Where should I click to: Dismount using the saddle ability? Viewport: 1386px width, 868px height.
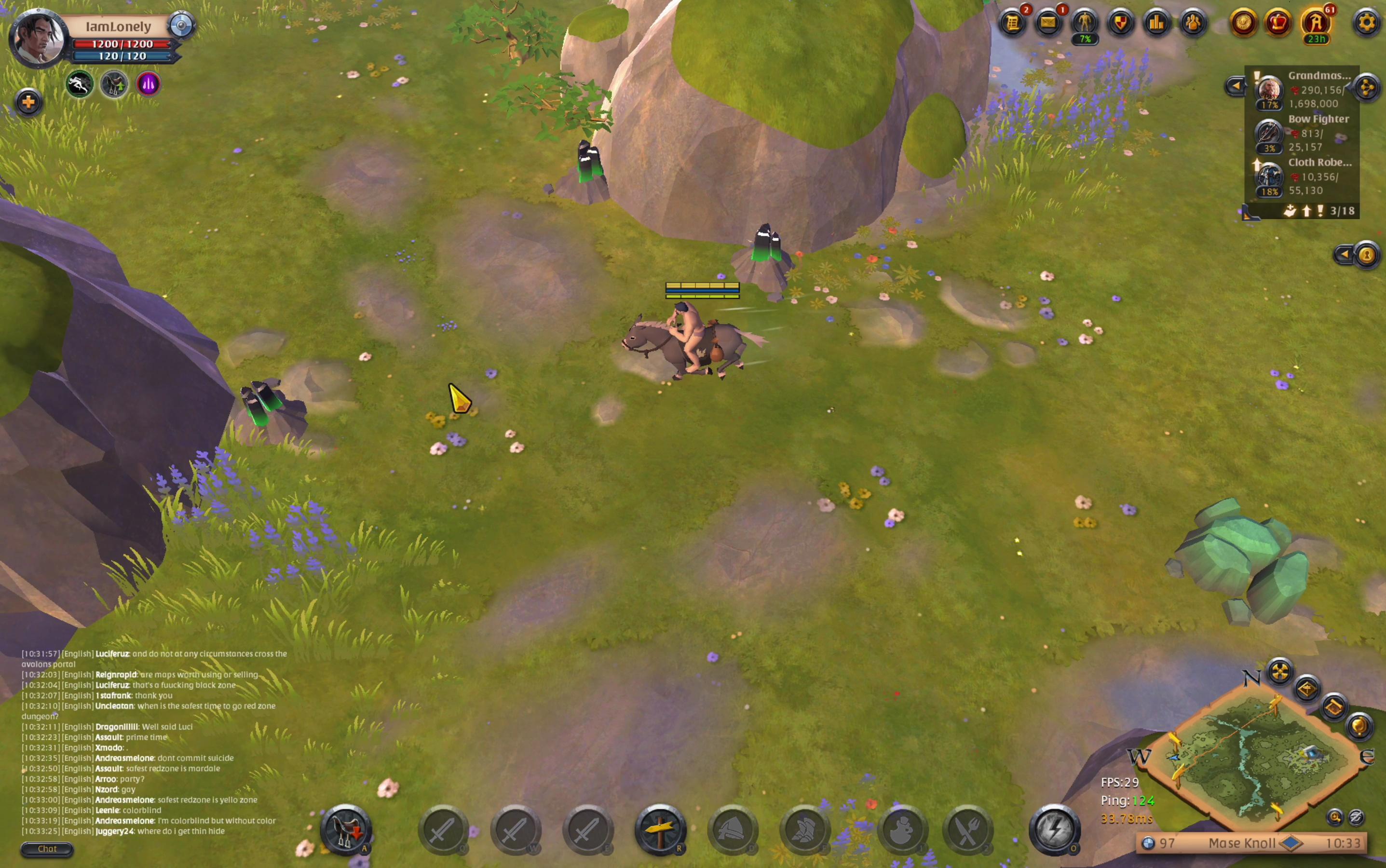point(346,830)
